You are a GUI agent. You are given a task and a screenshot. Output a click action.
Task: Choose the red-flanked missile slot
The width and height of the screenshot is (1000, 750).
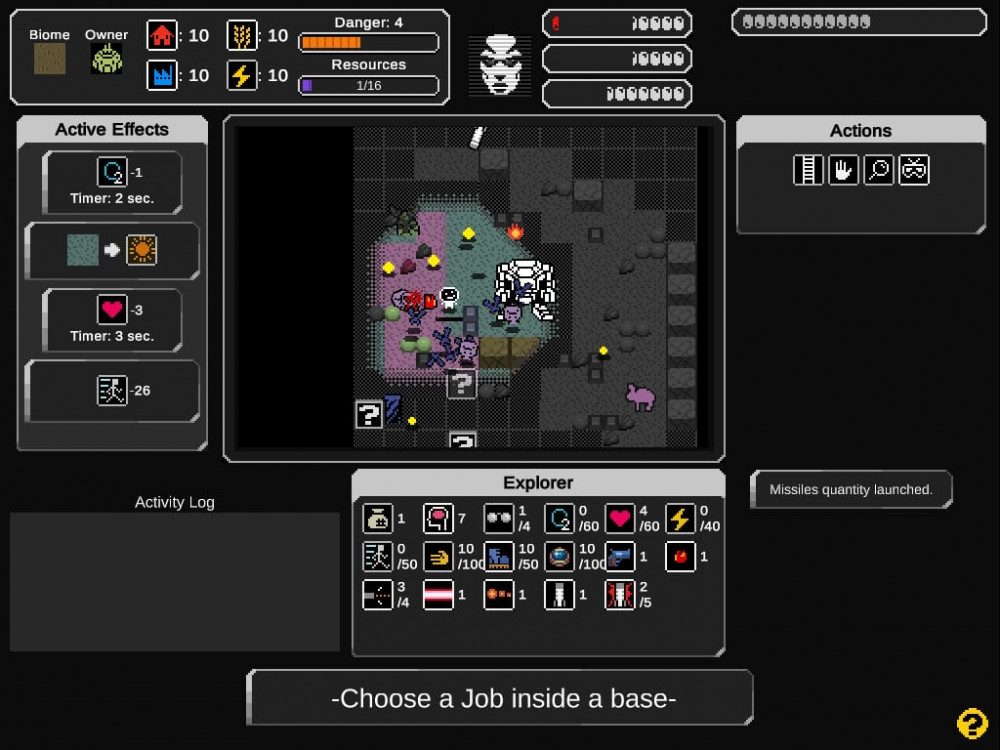[x=620, y=595]
